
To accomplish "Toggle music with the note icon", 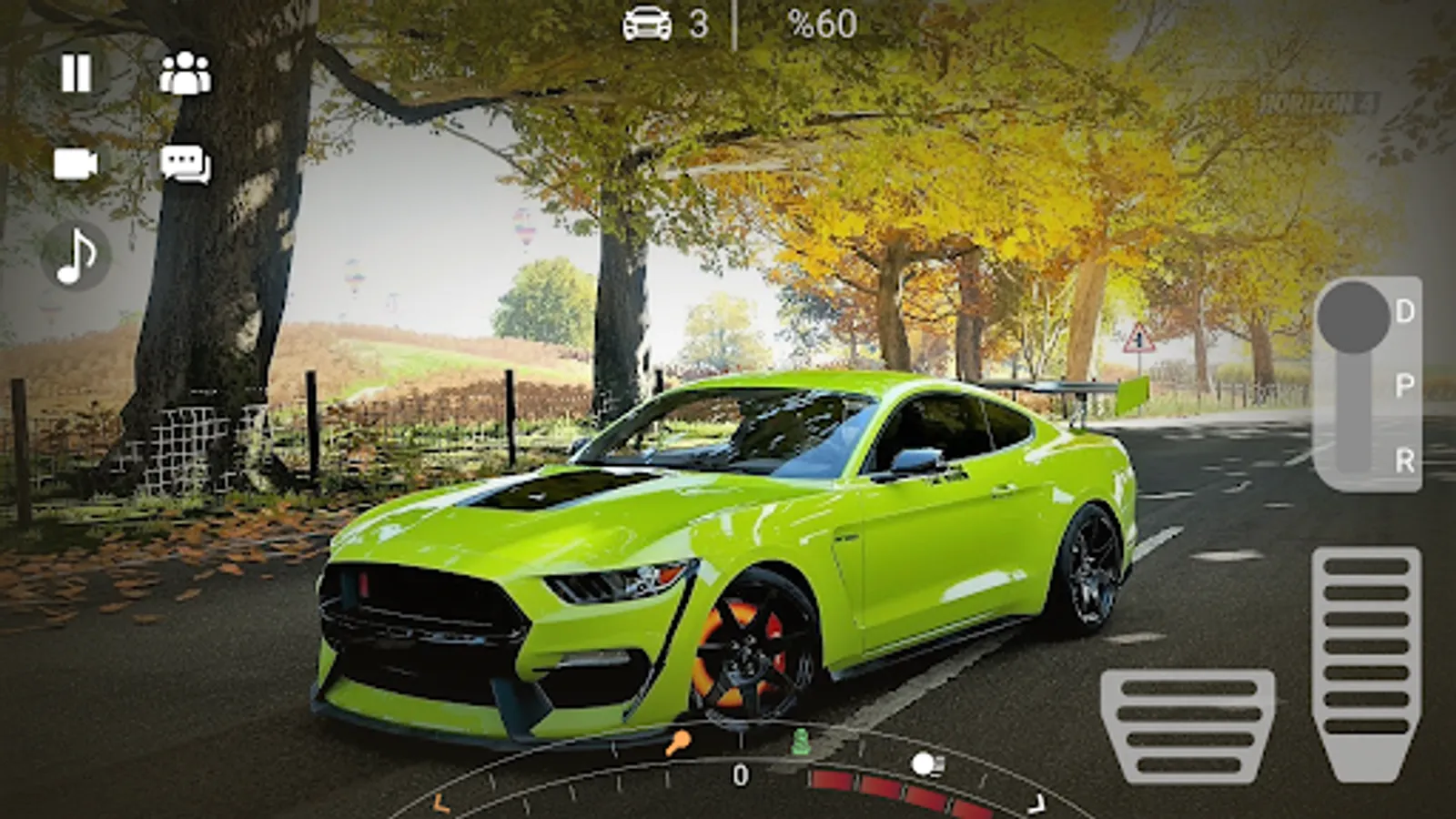I will 76,256.
